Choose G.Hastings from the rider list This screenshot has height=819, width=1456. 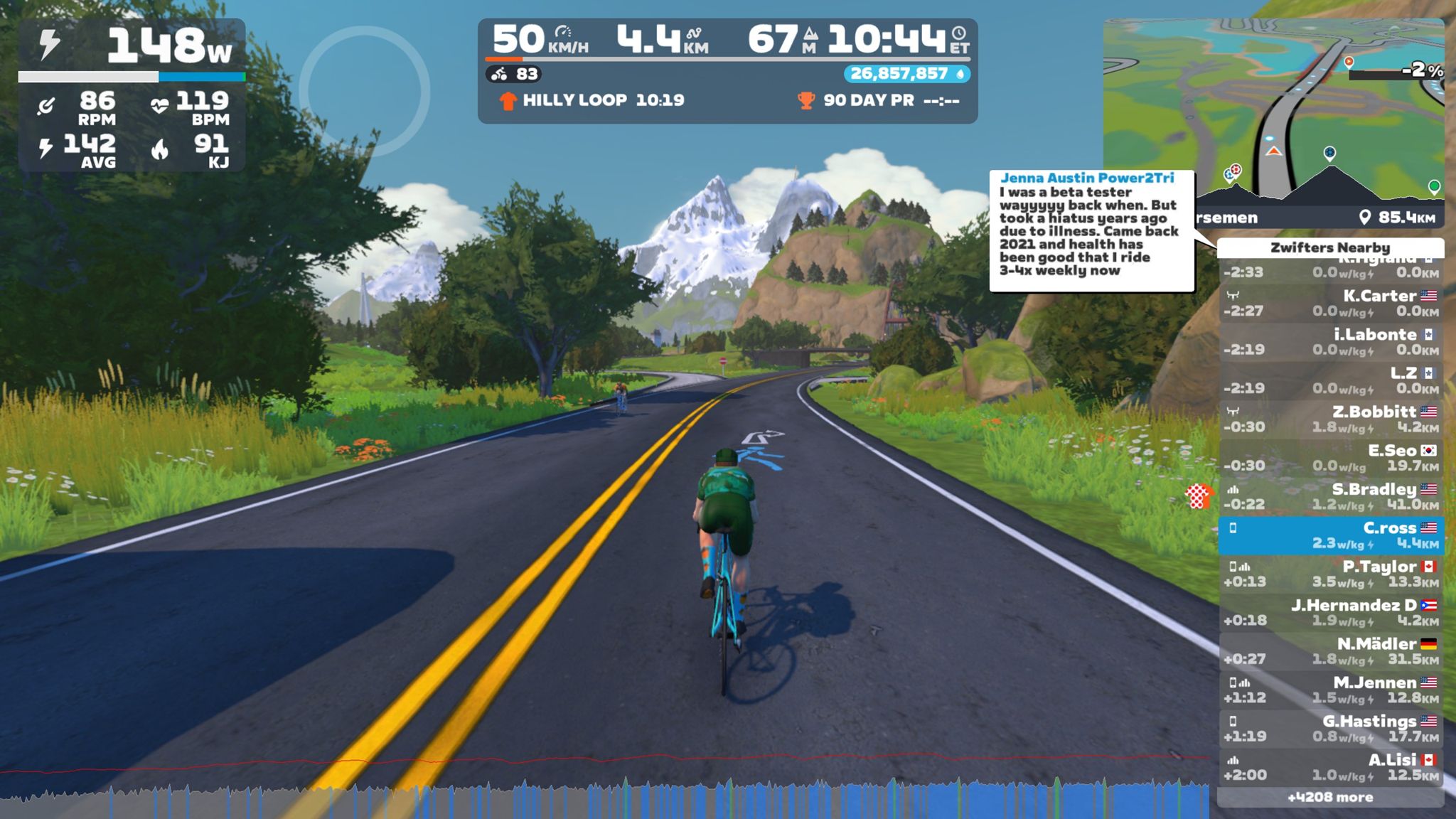(1330, 728)
